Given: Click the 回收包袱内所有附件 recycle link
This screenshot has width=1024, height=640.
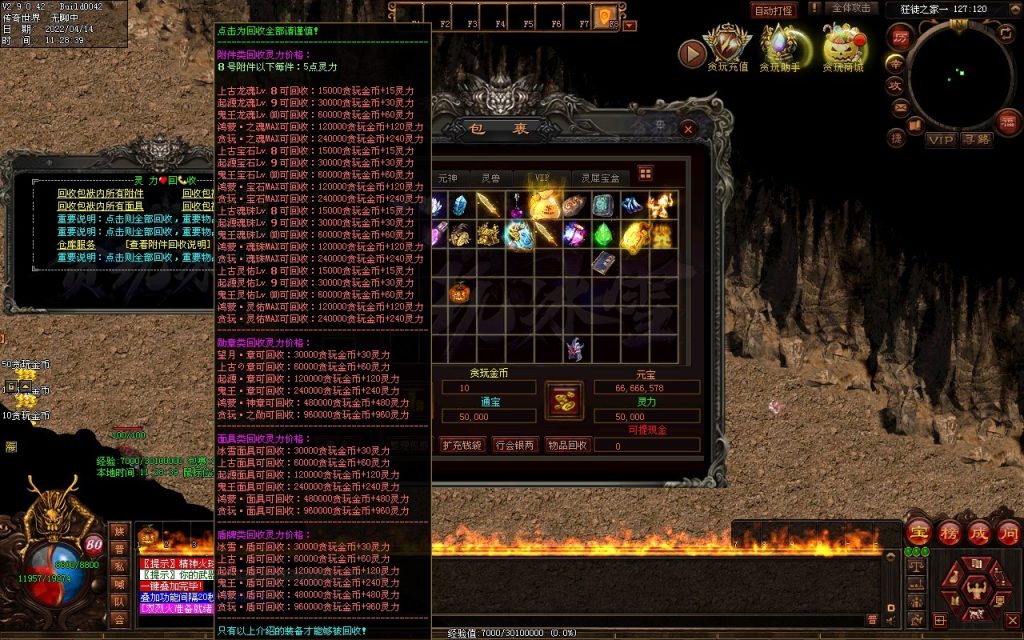Looking at the screenshot, I should [100, 193].
